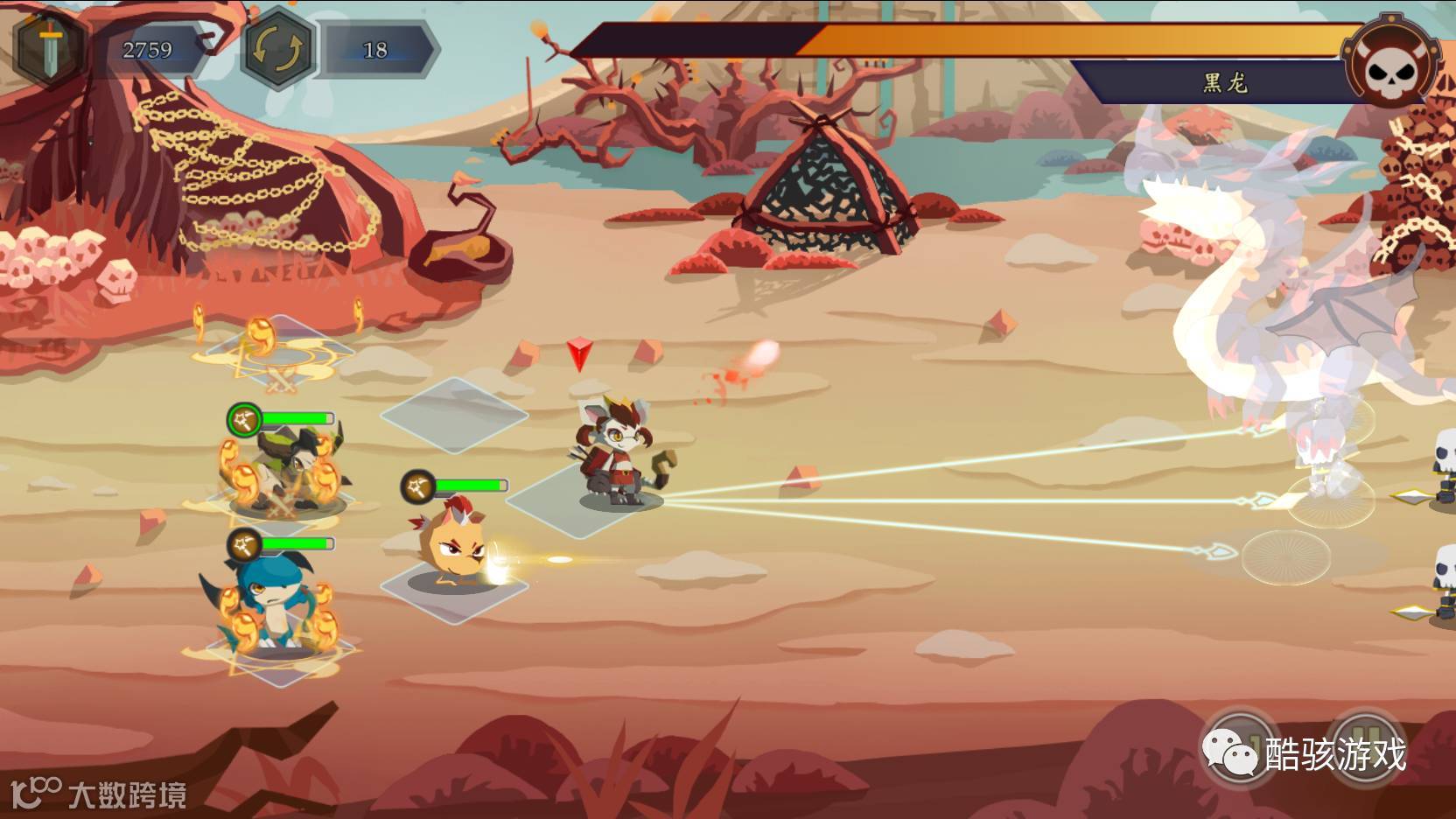
Task: Tap the sword attack power icon
Action: coord(50,48)
